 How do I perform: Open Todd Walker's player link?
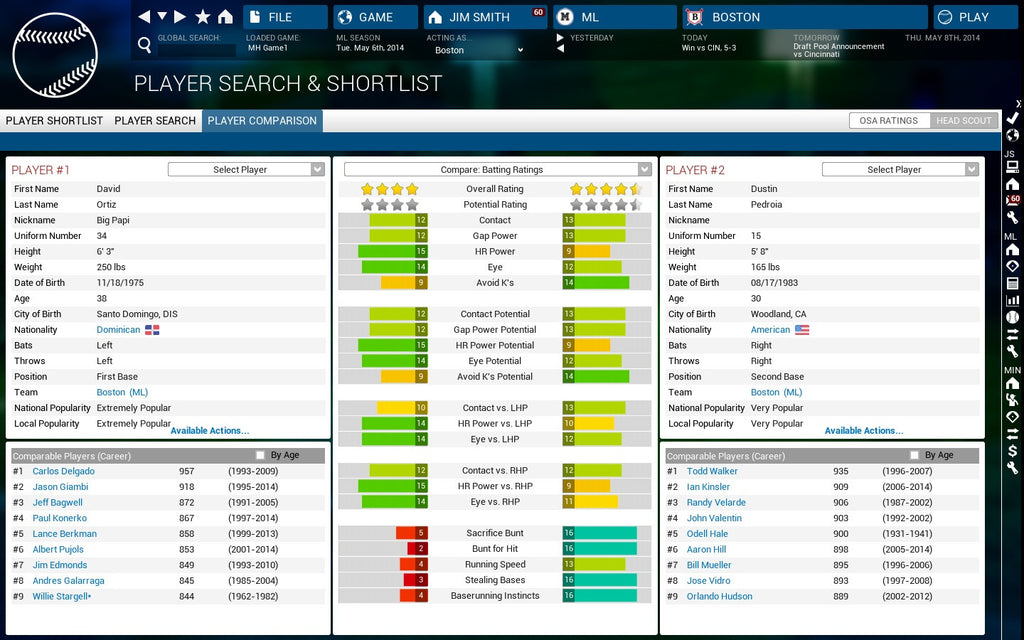coord(712,471)
